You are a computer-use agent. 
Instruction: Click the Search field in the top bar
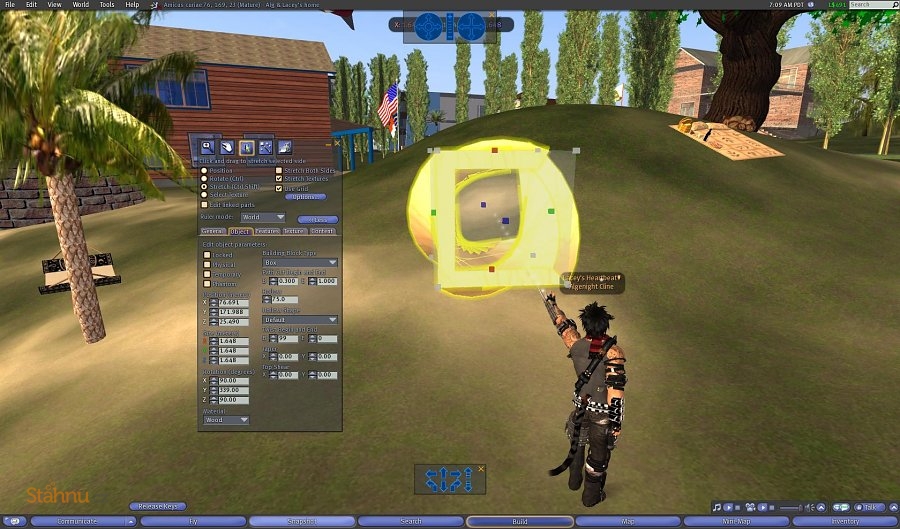pyautogui.click(x=870, y=5)
